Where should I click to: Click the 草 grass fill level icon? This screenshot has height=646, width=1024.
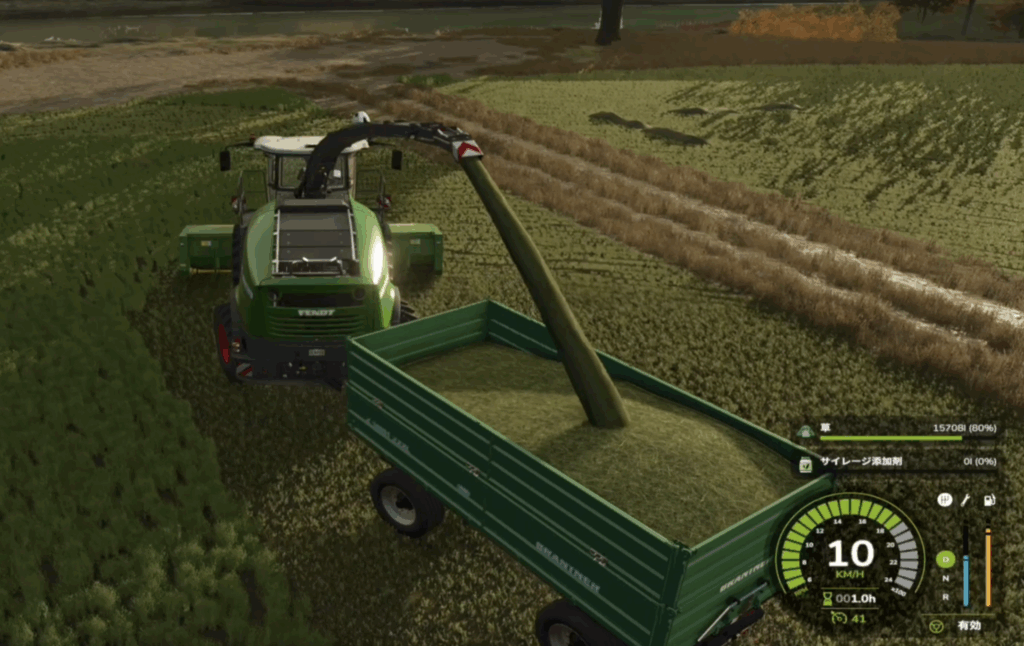pos(805,431)
